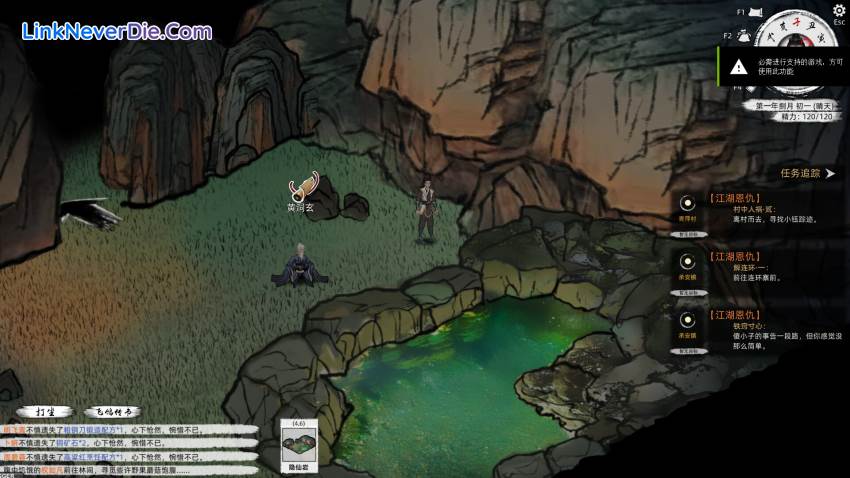The width and height of the screenshot is (850, 478).
Task: Click the 打坐 meditate button
Action: [x=45, y=411]
